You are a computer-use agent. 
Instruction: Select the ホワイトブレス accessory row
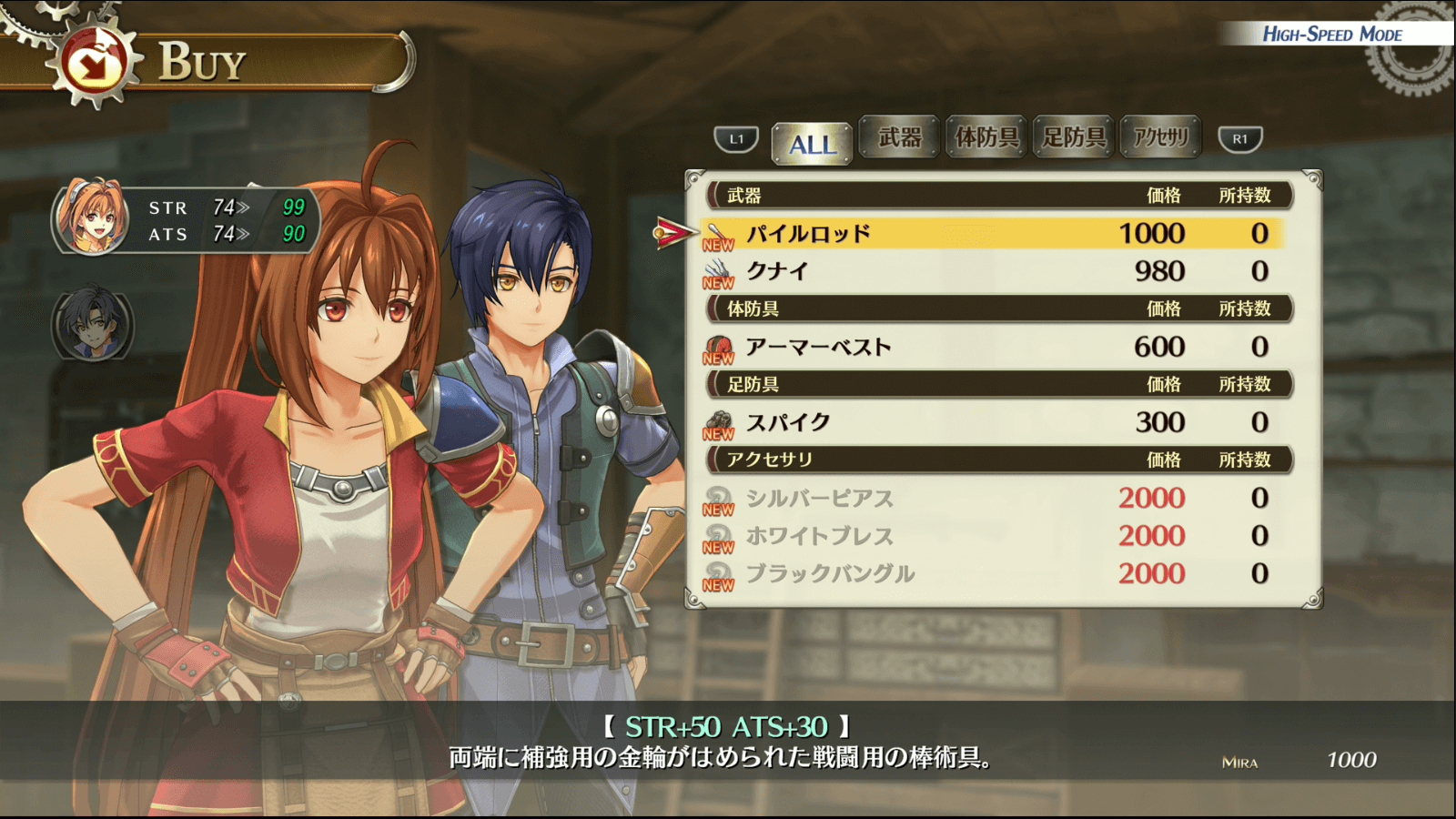coord(992,536)
